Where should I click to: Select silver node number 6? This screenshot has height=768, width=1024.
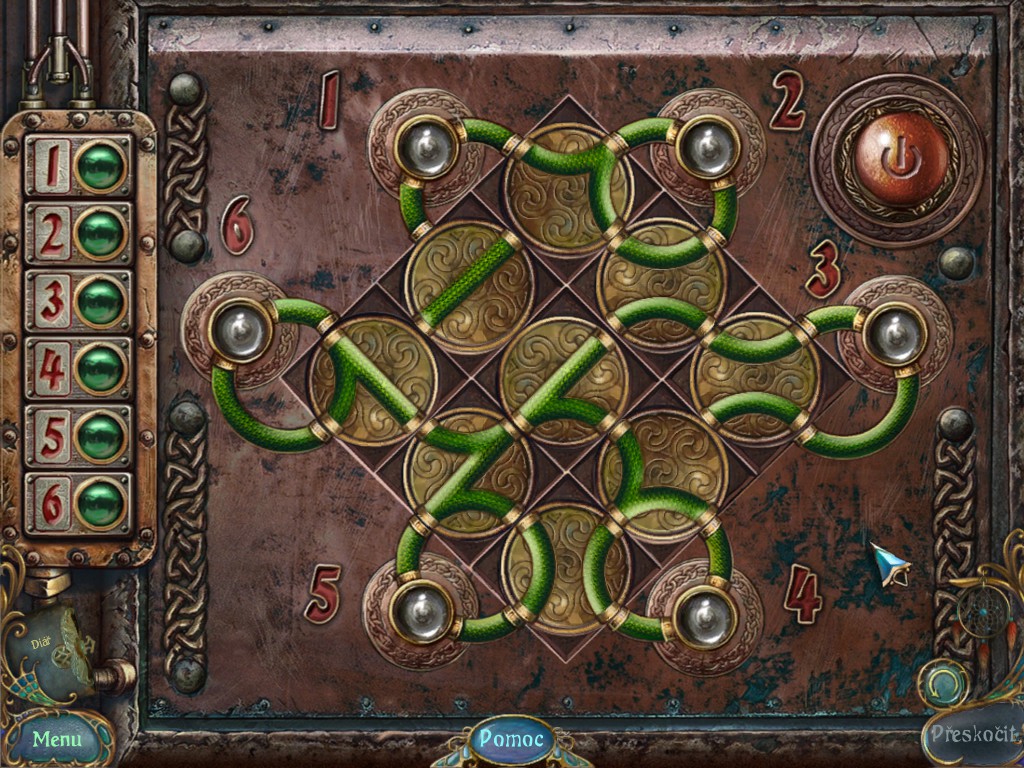point(240,331)
